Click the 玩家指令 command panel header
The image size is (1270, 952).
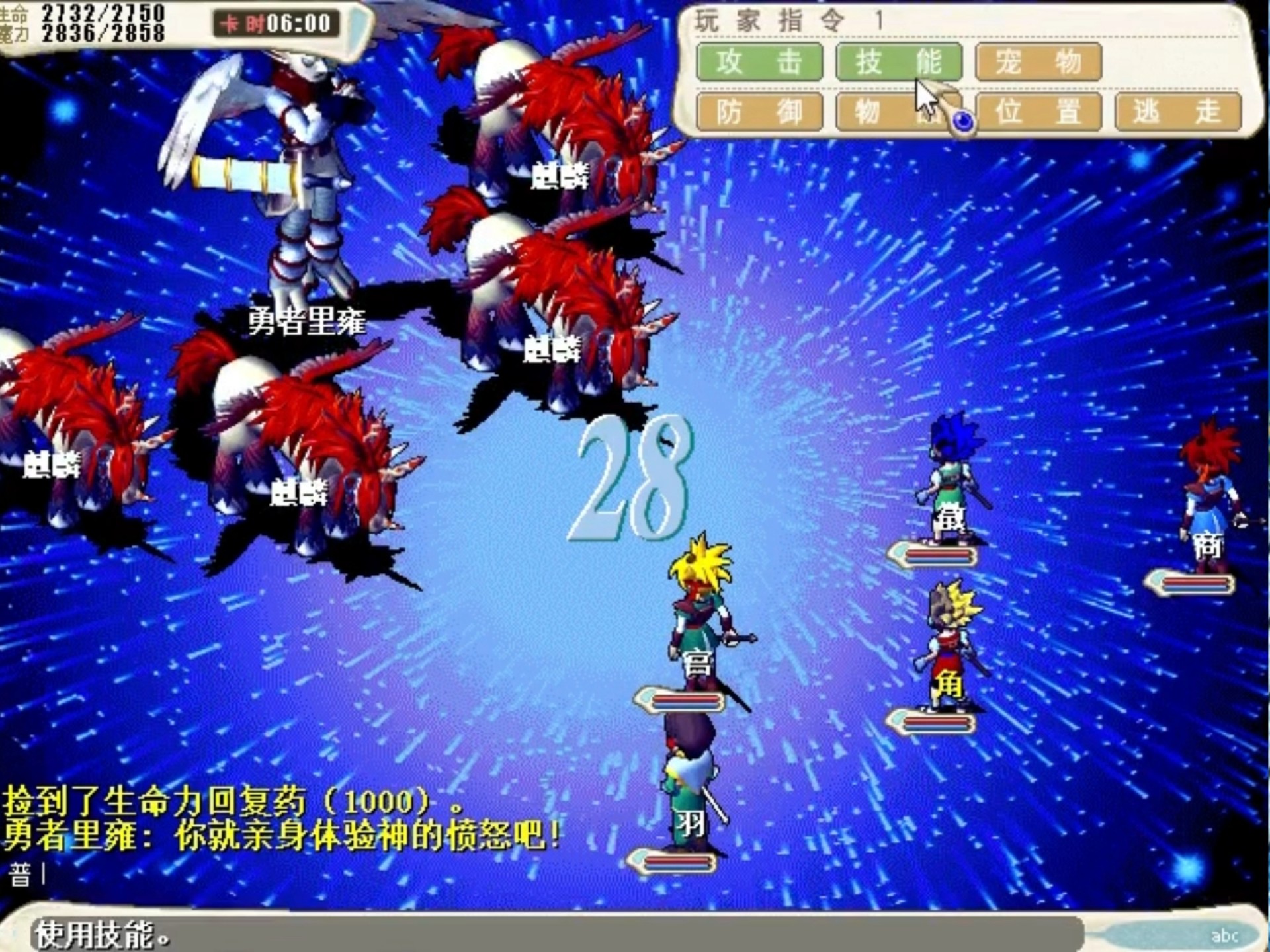767,18
